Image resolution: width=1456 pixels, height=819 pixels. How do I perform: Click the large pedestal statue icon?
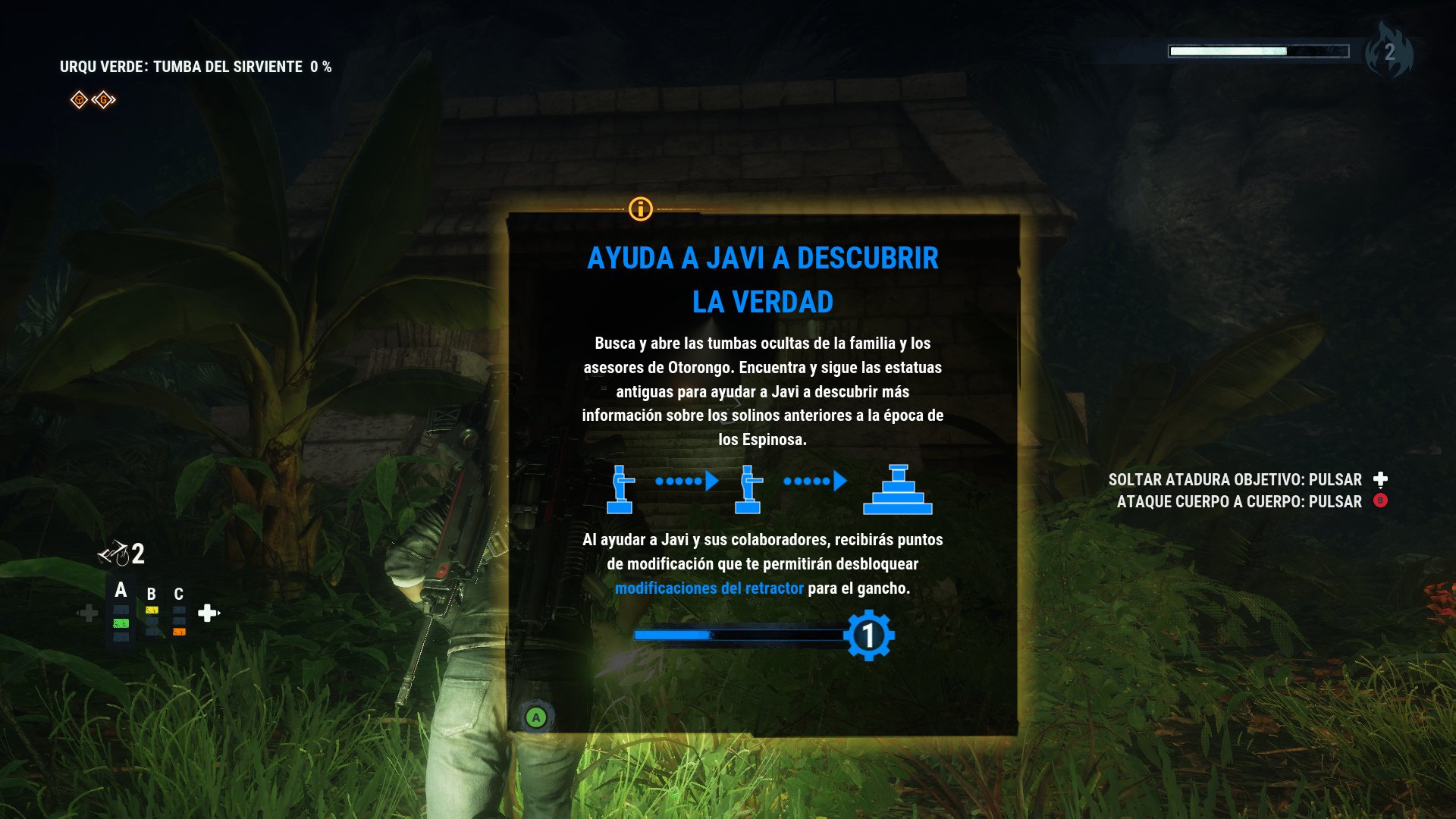[899, 489]
